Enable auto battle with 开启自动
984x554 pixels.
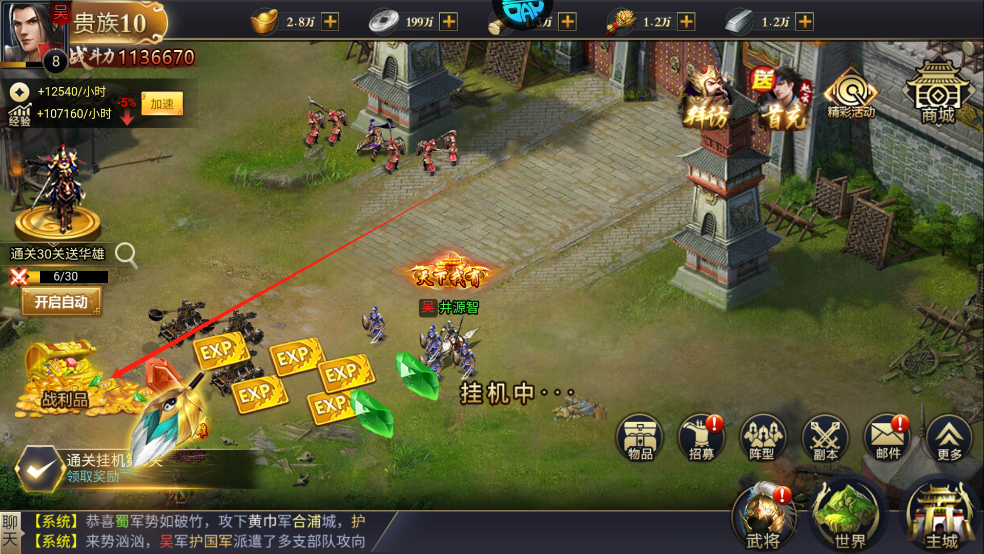(61, 301)
